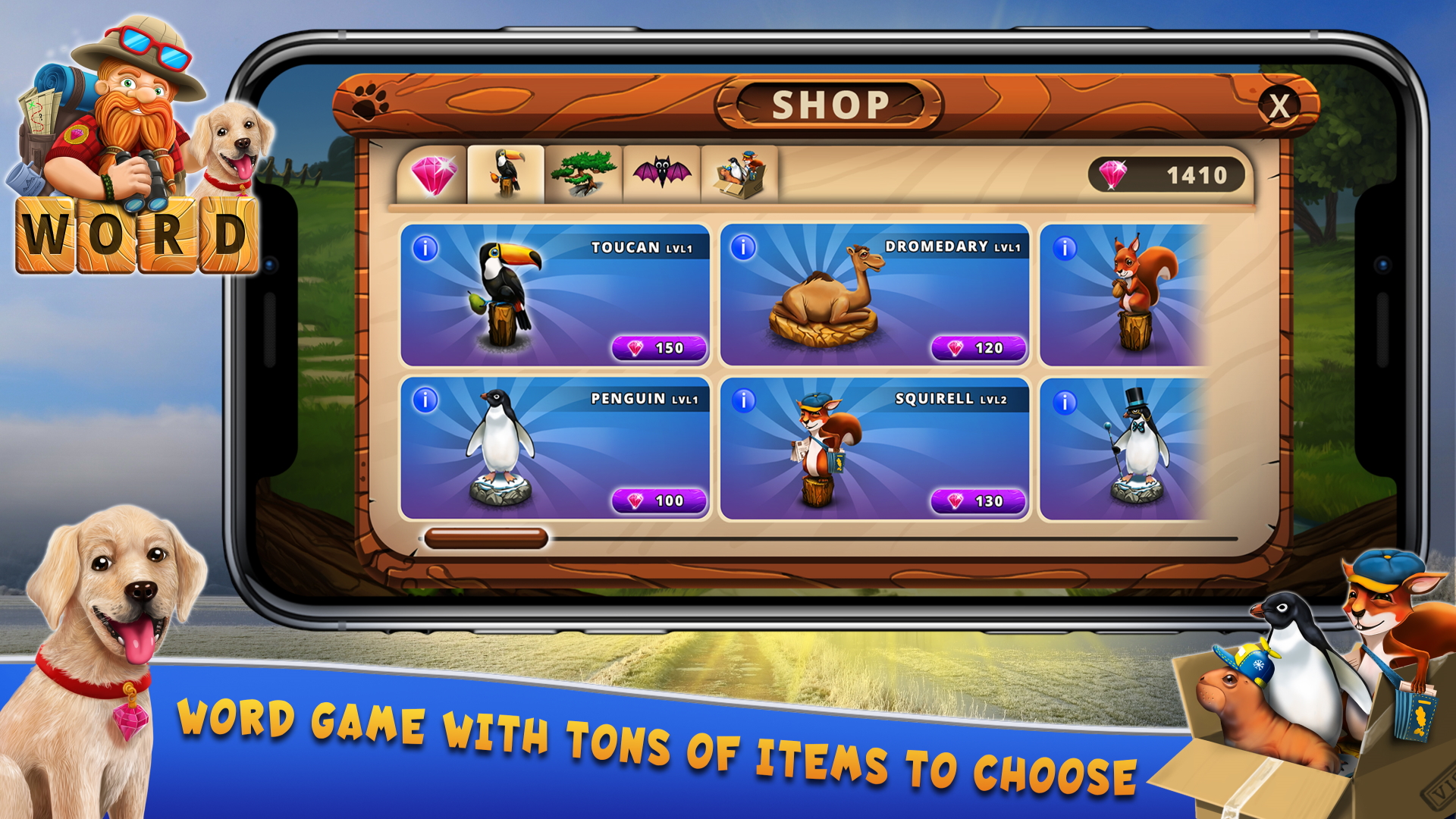The image size is (1456, 819).
Task: Click the shop's horizontal scrollbar handle
Action: (486, 538)
